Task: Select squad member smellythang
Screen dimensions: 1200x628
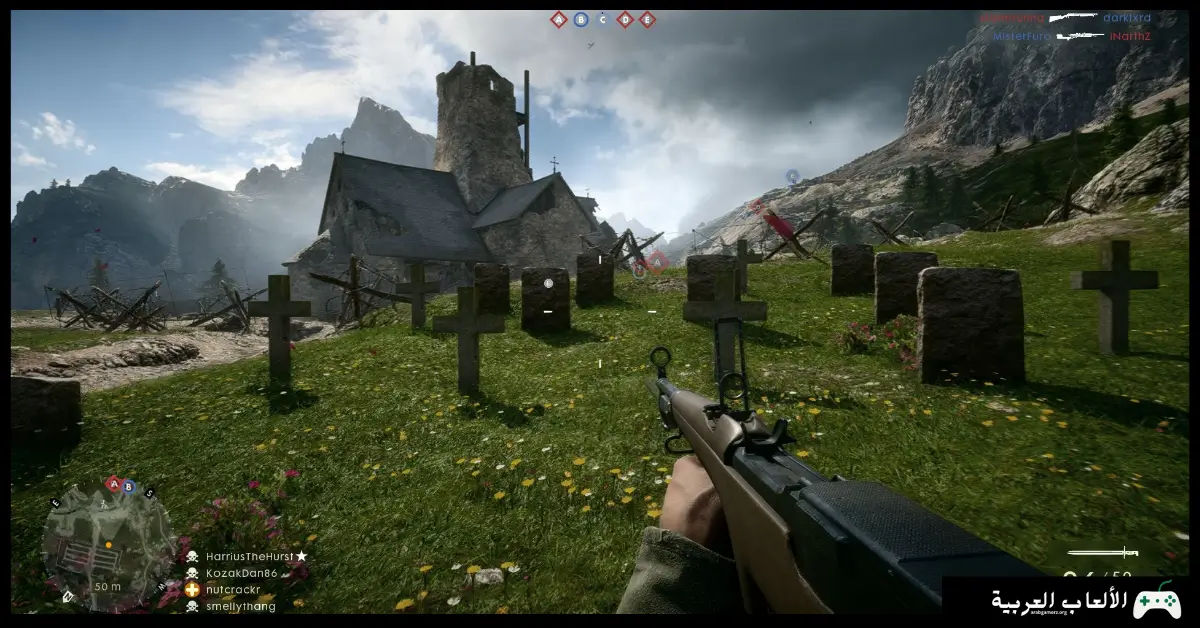Action: click(x=240, y=606)
